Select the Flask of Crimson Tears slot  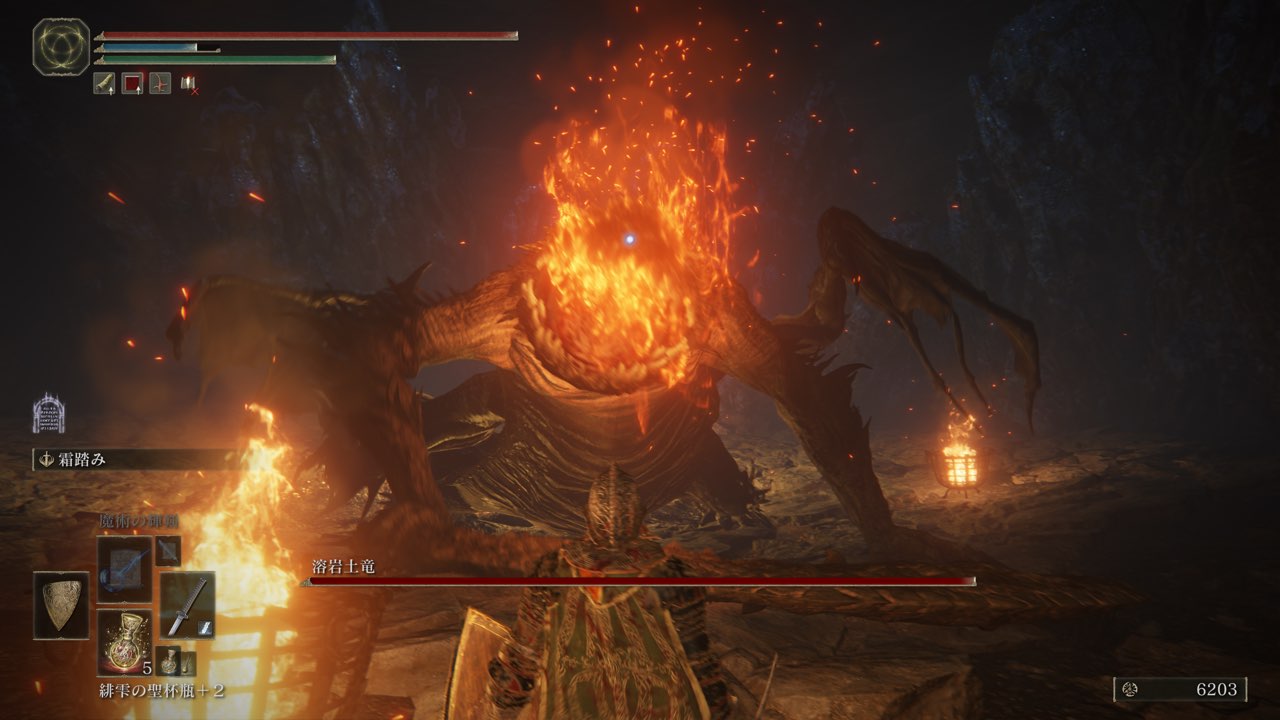click(x=125, y=642)
